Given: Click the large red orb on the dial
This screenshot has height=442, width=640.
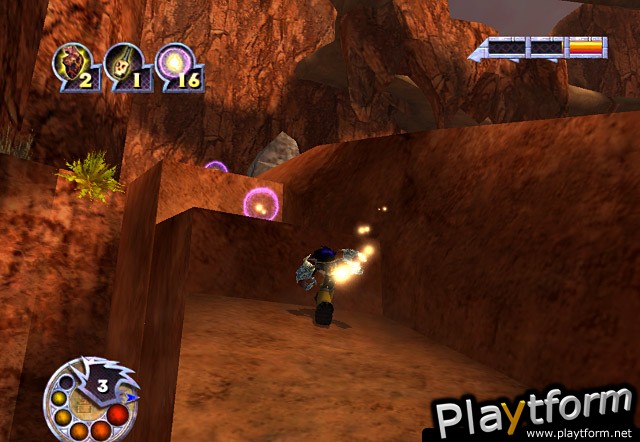Looking at the screenshot, I should pos(118,415).
